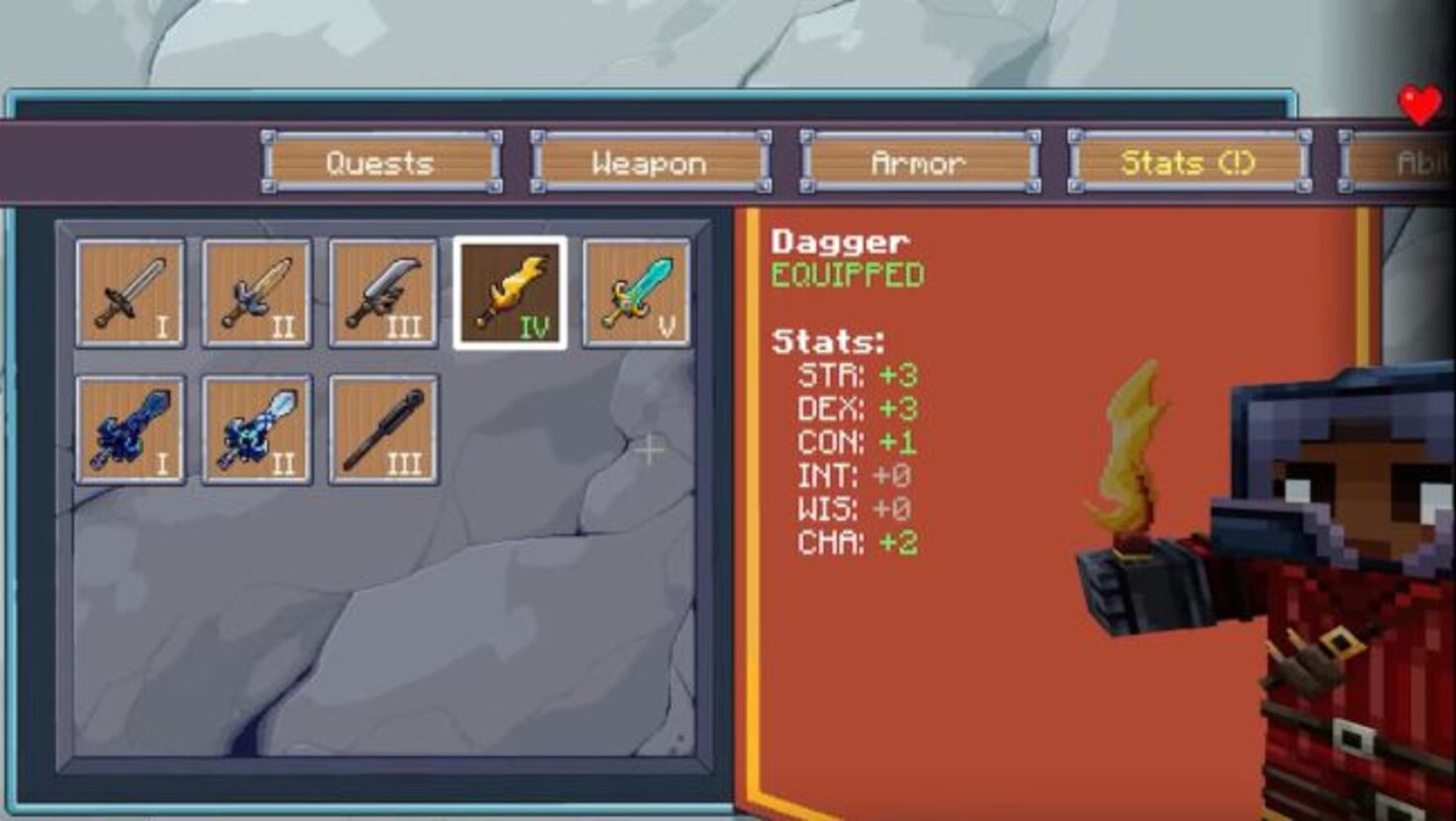
Task: Click the Dagger item name heading
Action: [x=839, y=241]
